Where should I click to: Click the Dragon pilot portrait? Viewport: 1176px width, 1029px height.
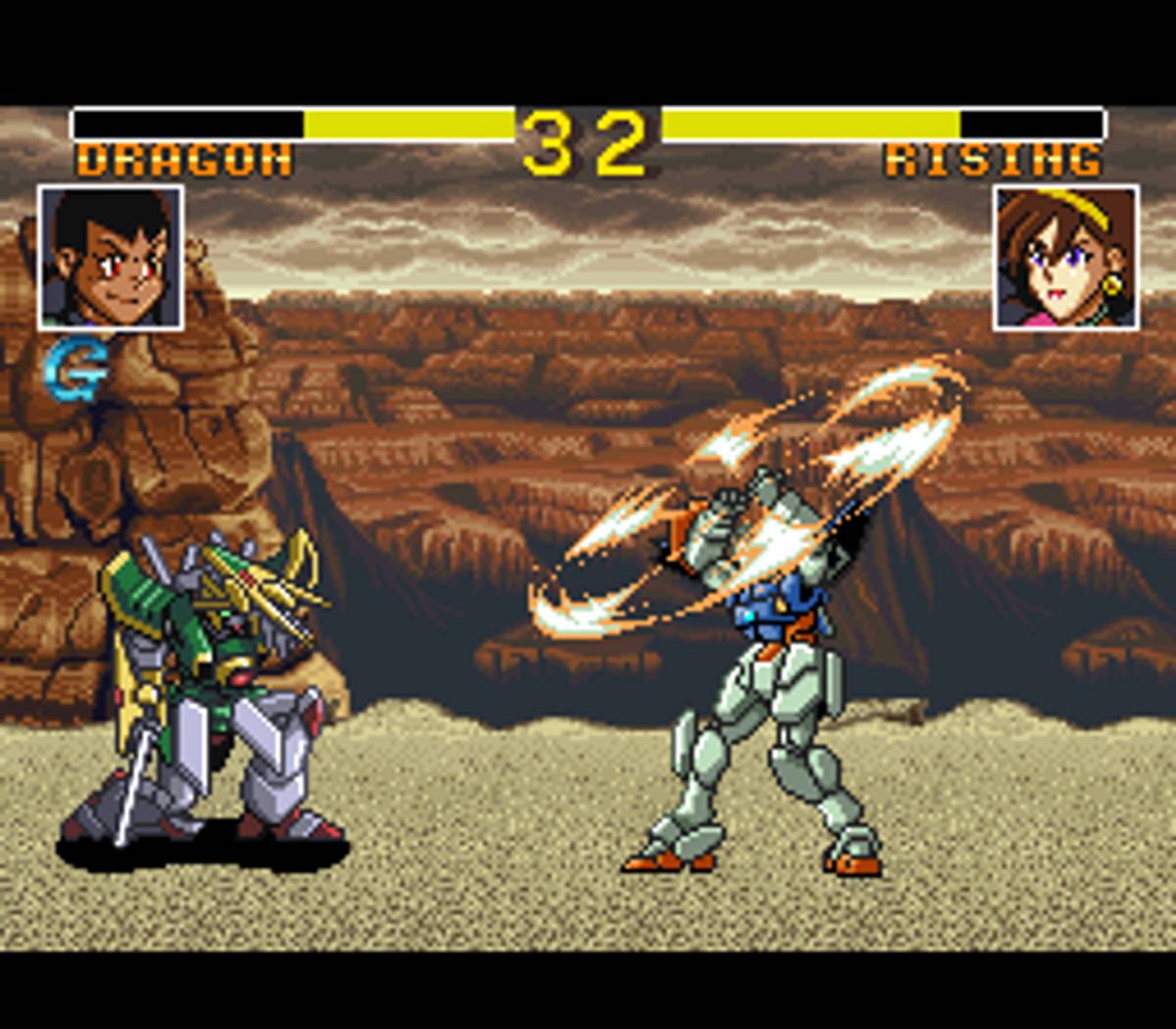(111, 257)
